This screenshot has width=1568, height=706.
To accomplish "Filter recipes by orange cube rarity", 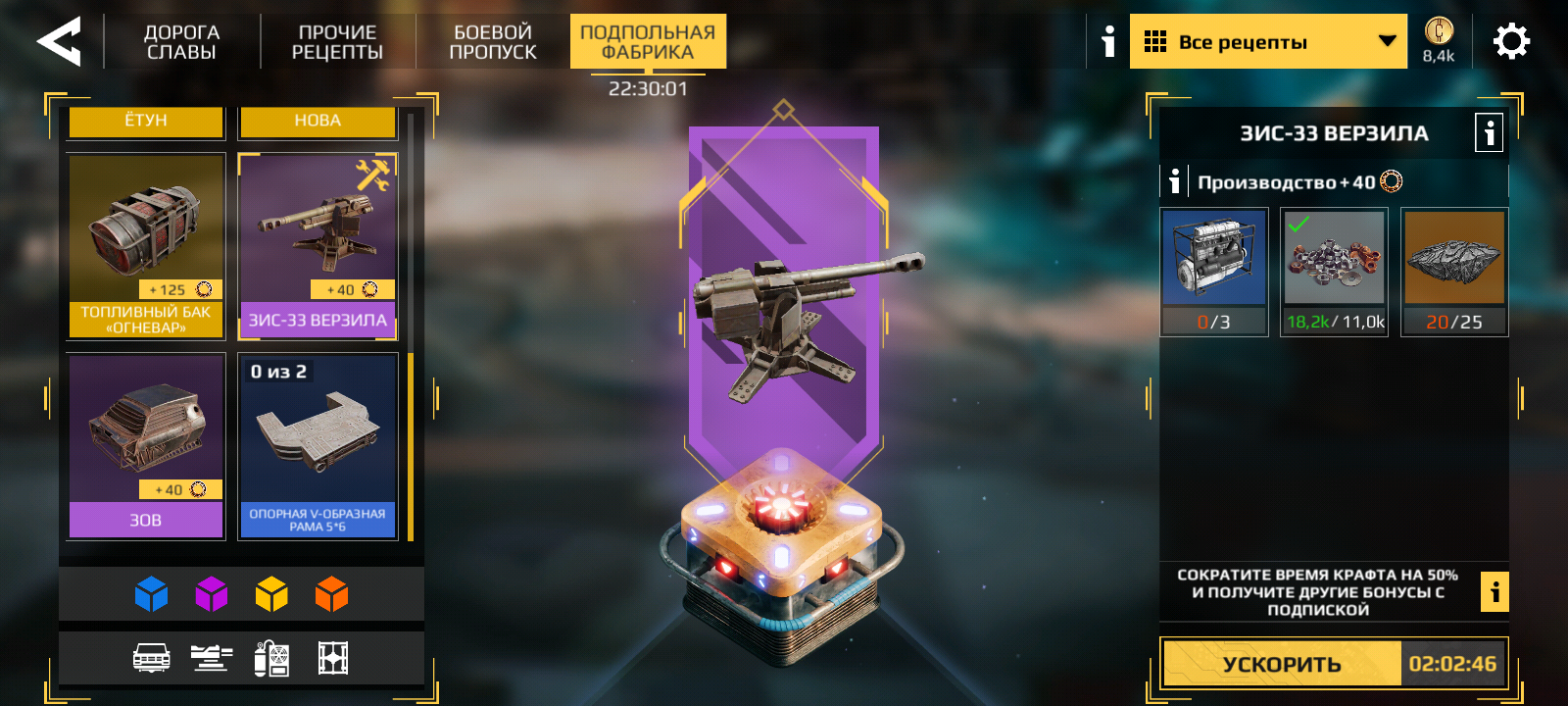I will point(332,594).
